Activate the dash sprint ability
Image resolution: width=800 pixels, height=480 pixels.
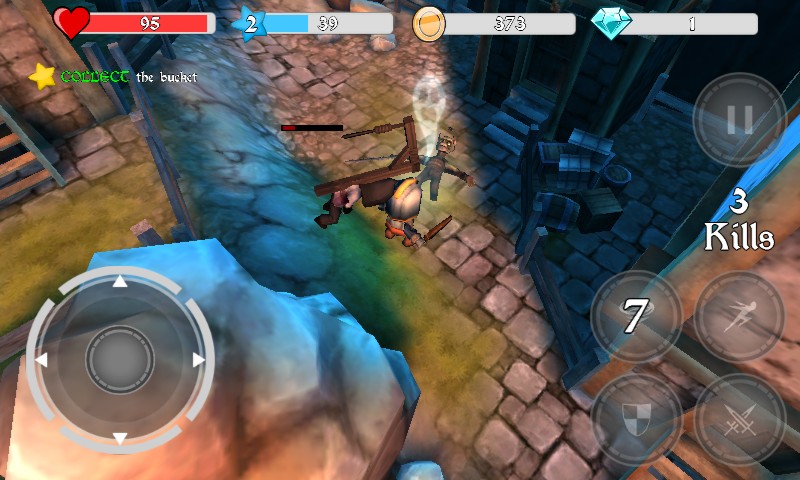[x=739, y=317]
